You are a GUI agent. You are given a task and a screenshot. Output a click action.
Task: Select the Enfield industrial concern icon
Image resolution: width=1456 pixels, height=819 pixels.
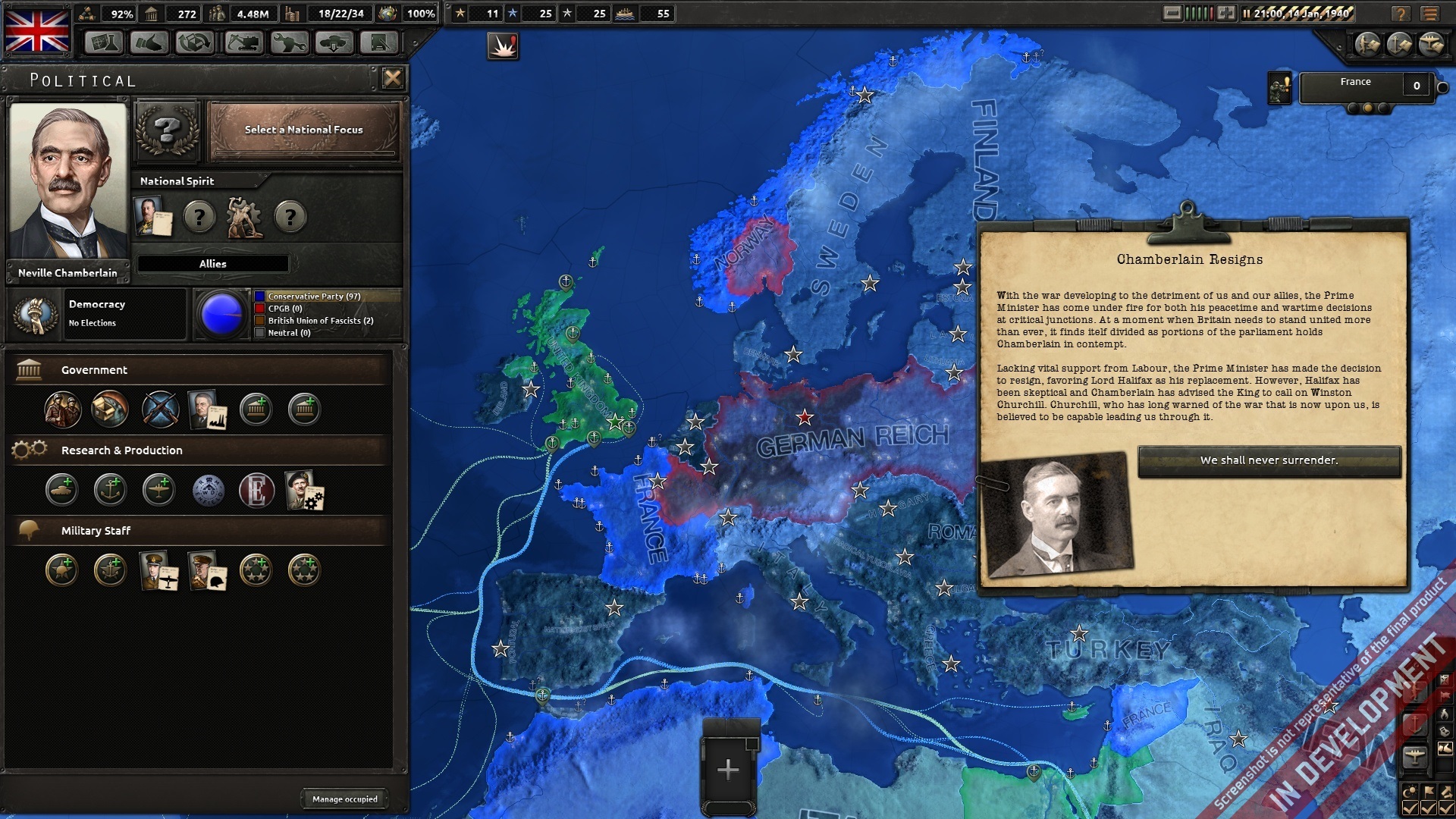point(256,491)
